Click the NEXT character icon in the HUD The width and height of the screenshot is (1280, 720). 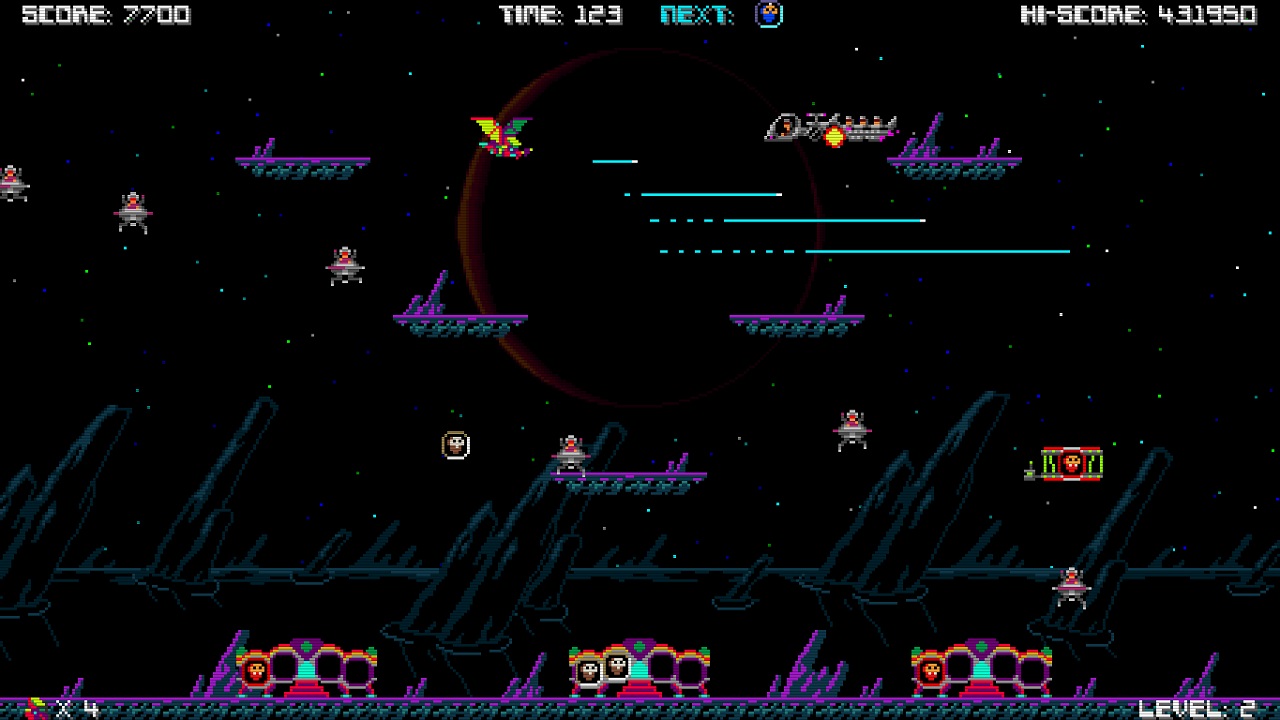pyautogui.click(x=766, y=15)
